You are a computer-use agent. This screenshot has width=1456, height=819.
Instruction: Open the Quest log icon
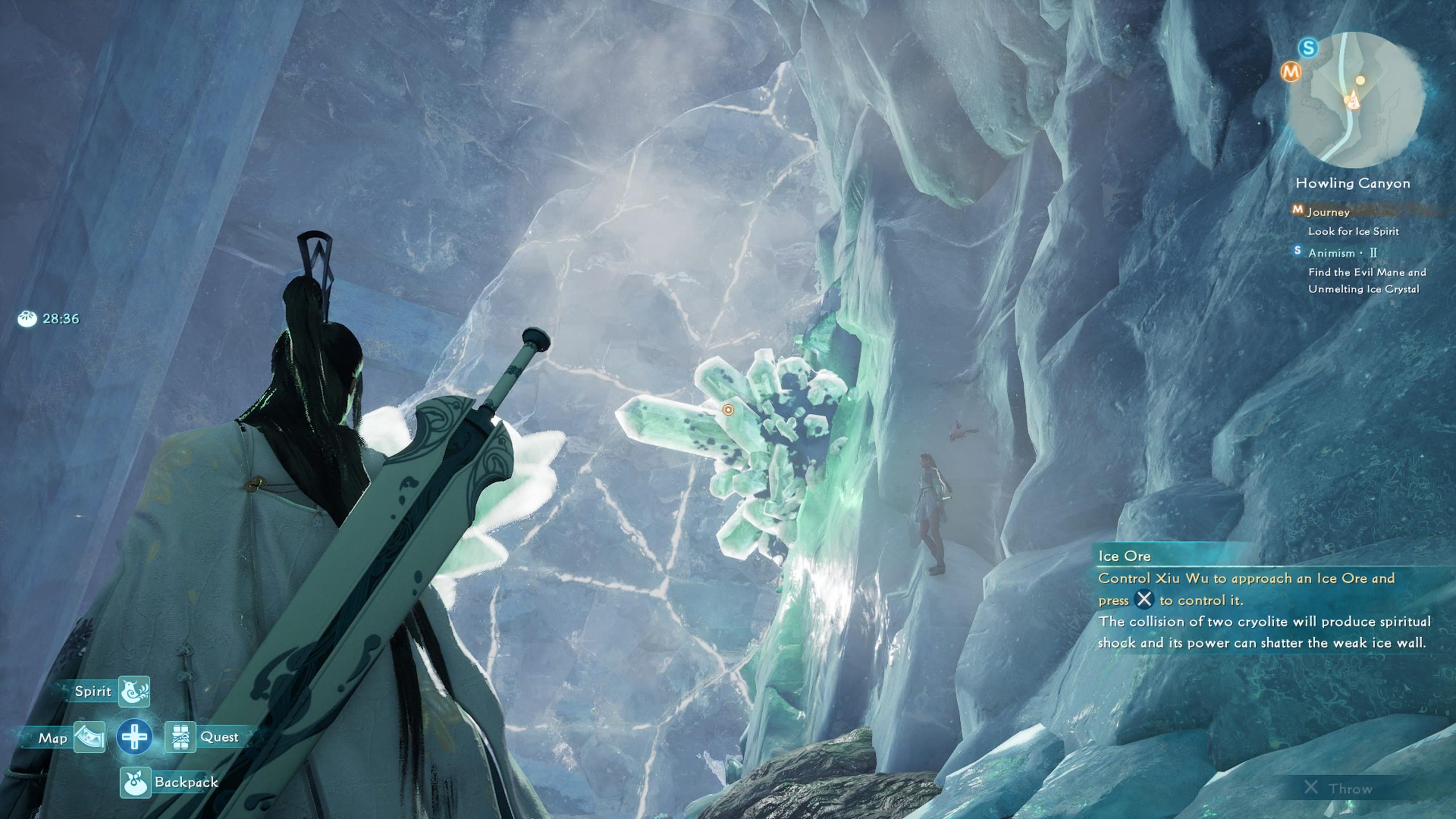pos(180,738)
